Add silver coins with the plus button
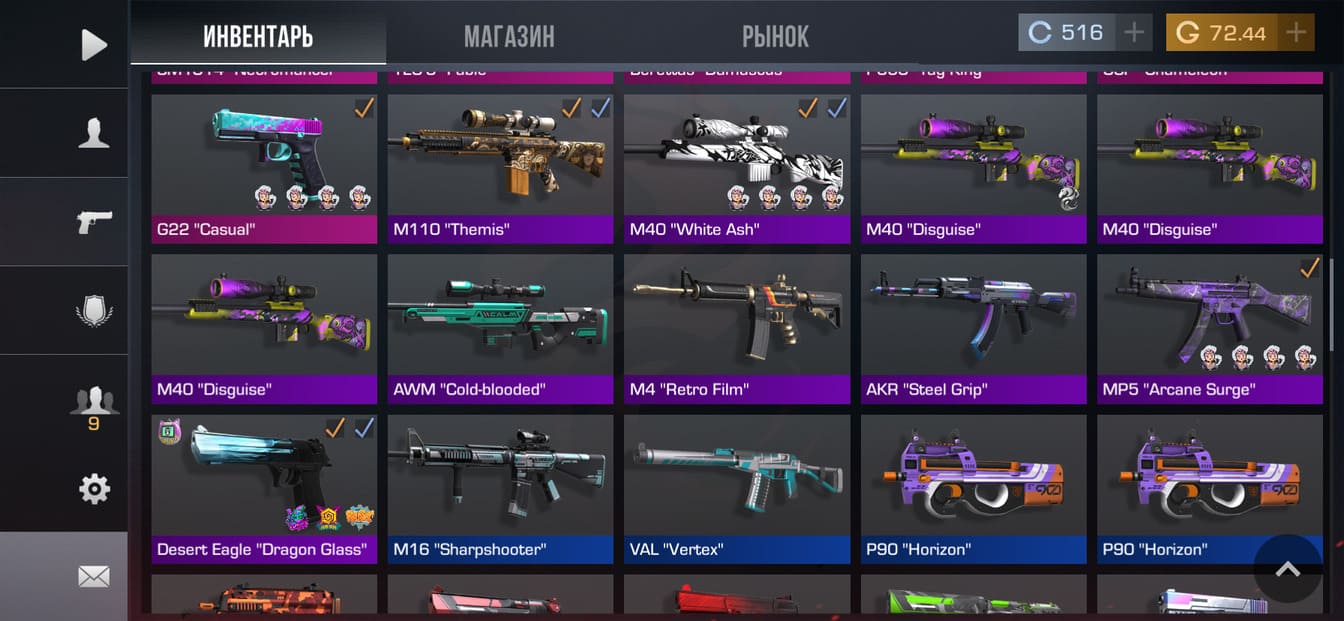 pyautogui.click(x=1133, y=33)
